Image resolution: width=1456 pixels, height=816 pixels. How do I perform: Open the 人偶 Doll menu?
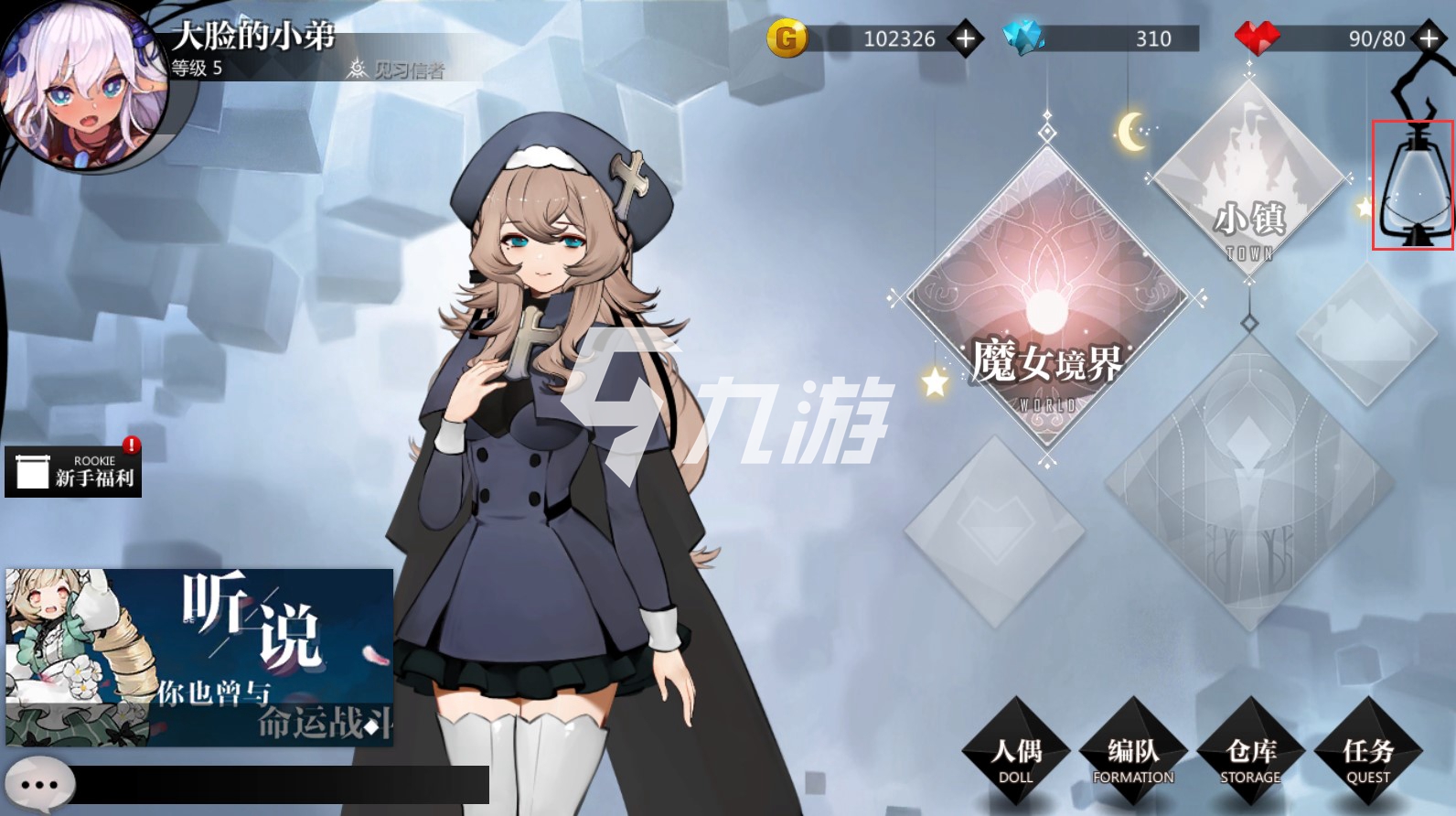(x=1016, y=757)
